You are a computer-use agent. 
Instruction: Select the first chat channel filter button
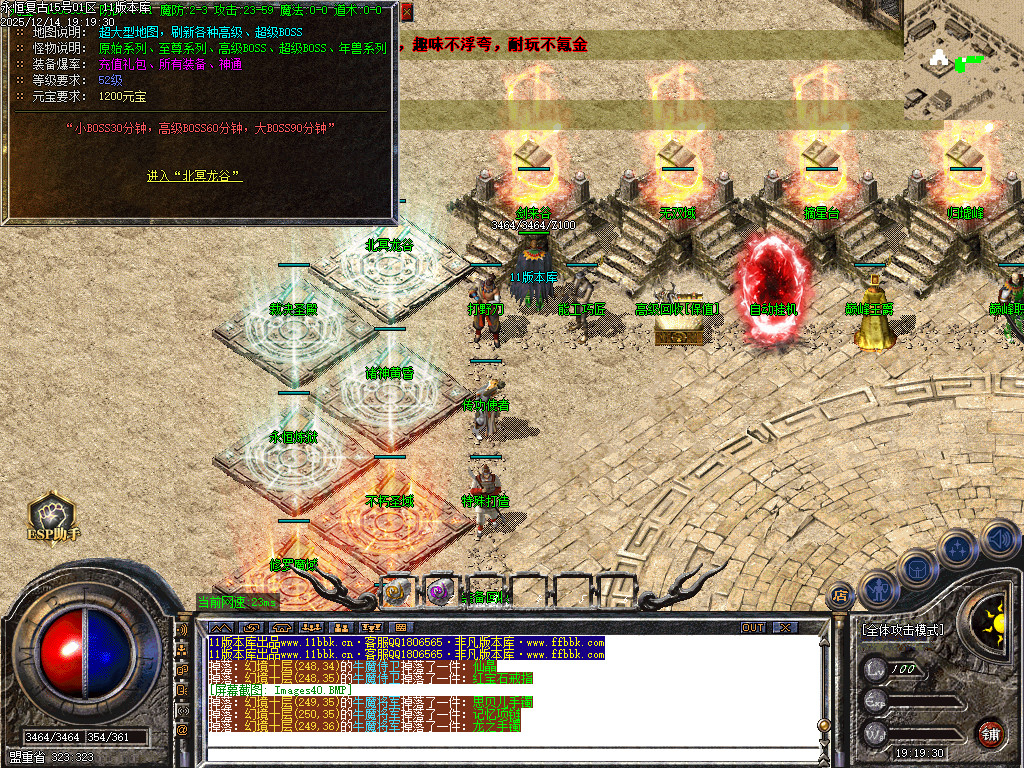coord(220,627)
